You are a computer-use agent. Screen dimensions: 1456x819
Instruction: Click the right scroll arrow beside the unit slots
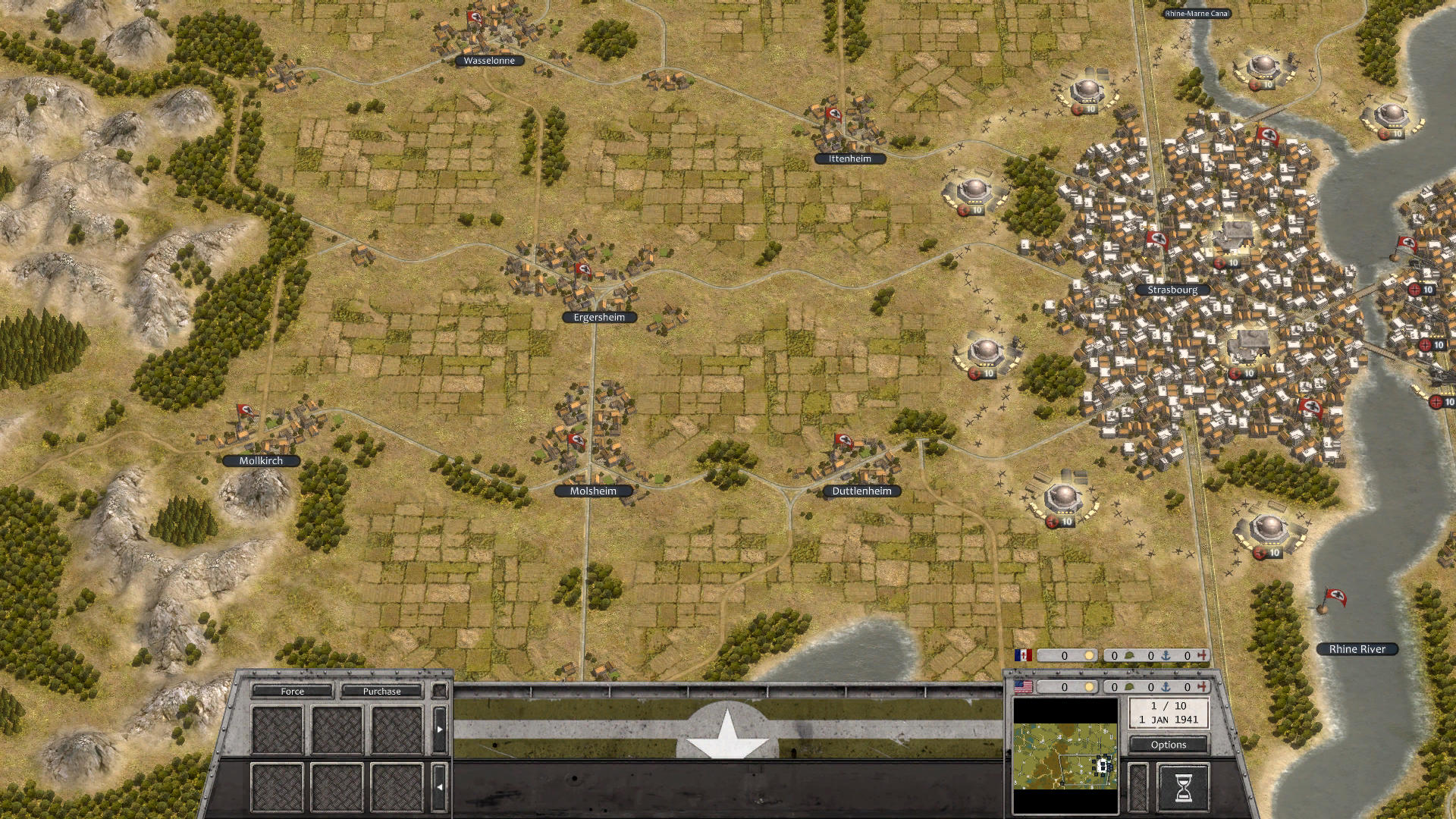440,729
